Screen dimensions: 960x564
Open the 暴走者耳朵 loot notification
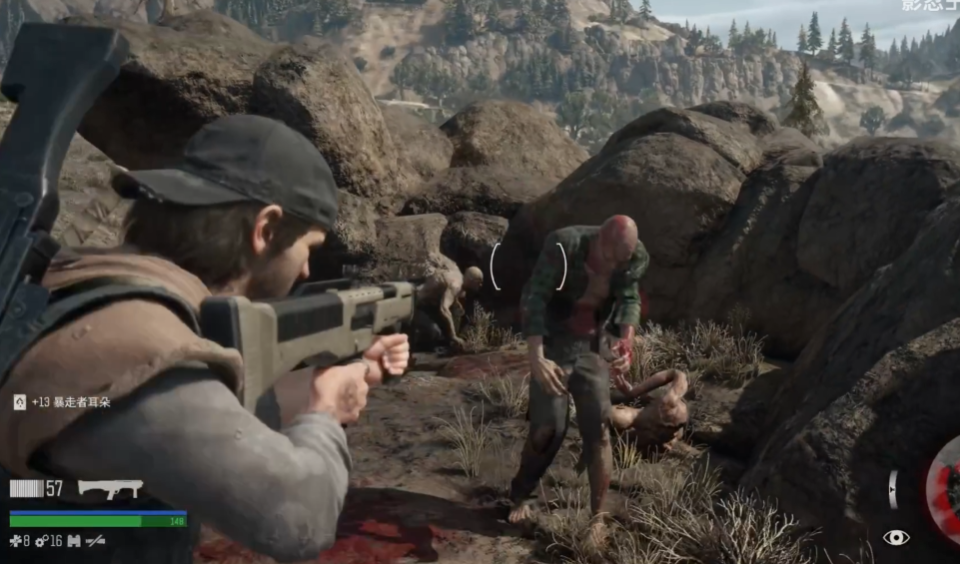[62, 402]
